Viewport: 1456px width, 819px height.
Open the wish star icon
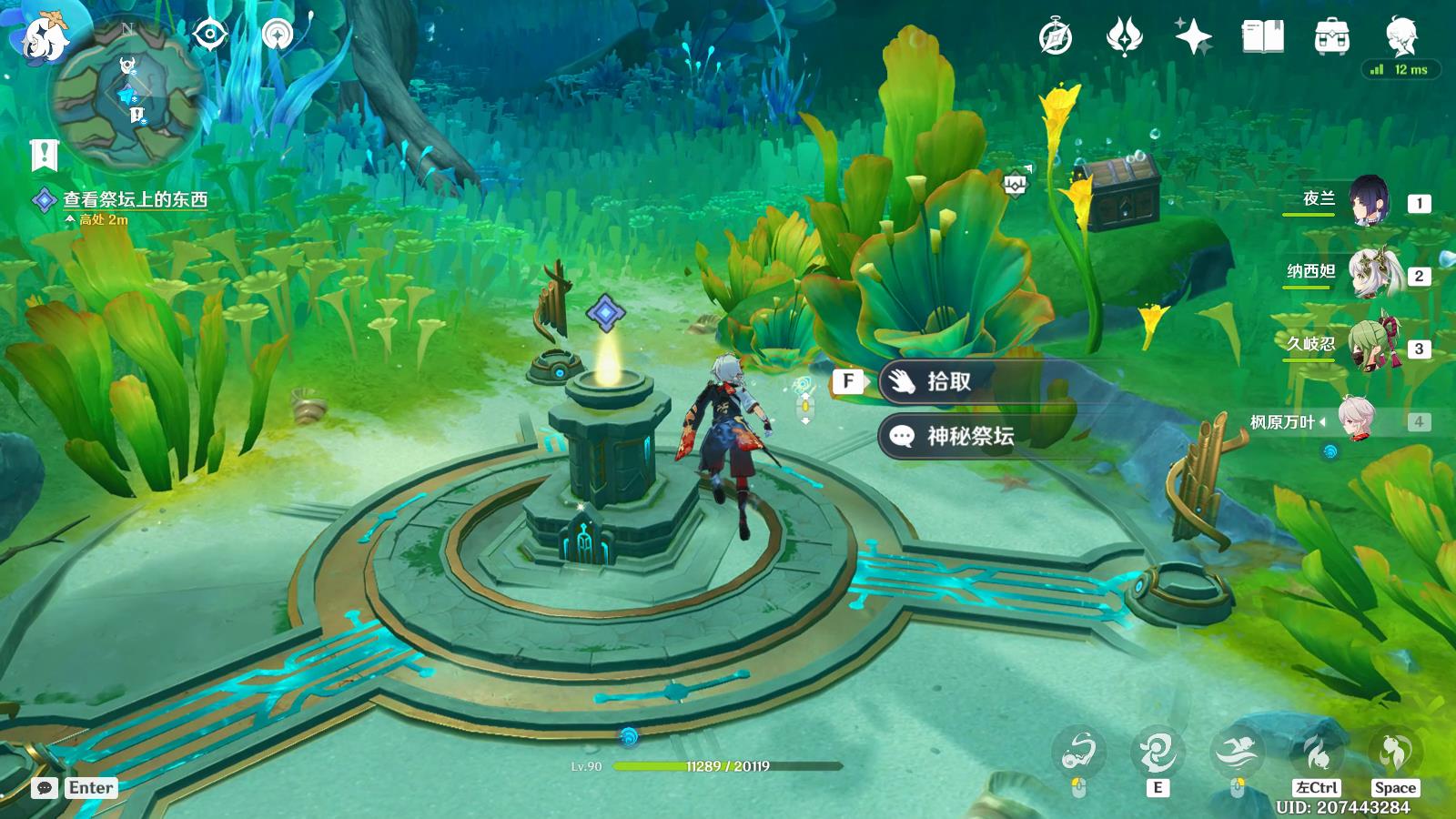click(x=1193, y=37)
